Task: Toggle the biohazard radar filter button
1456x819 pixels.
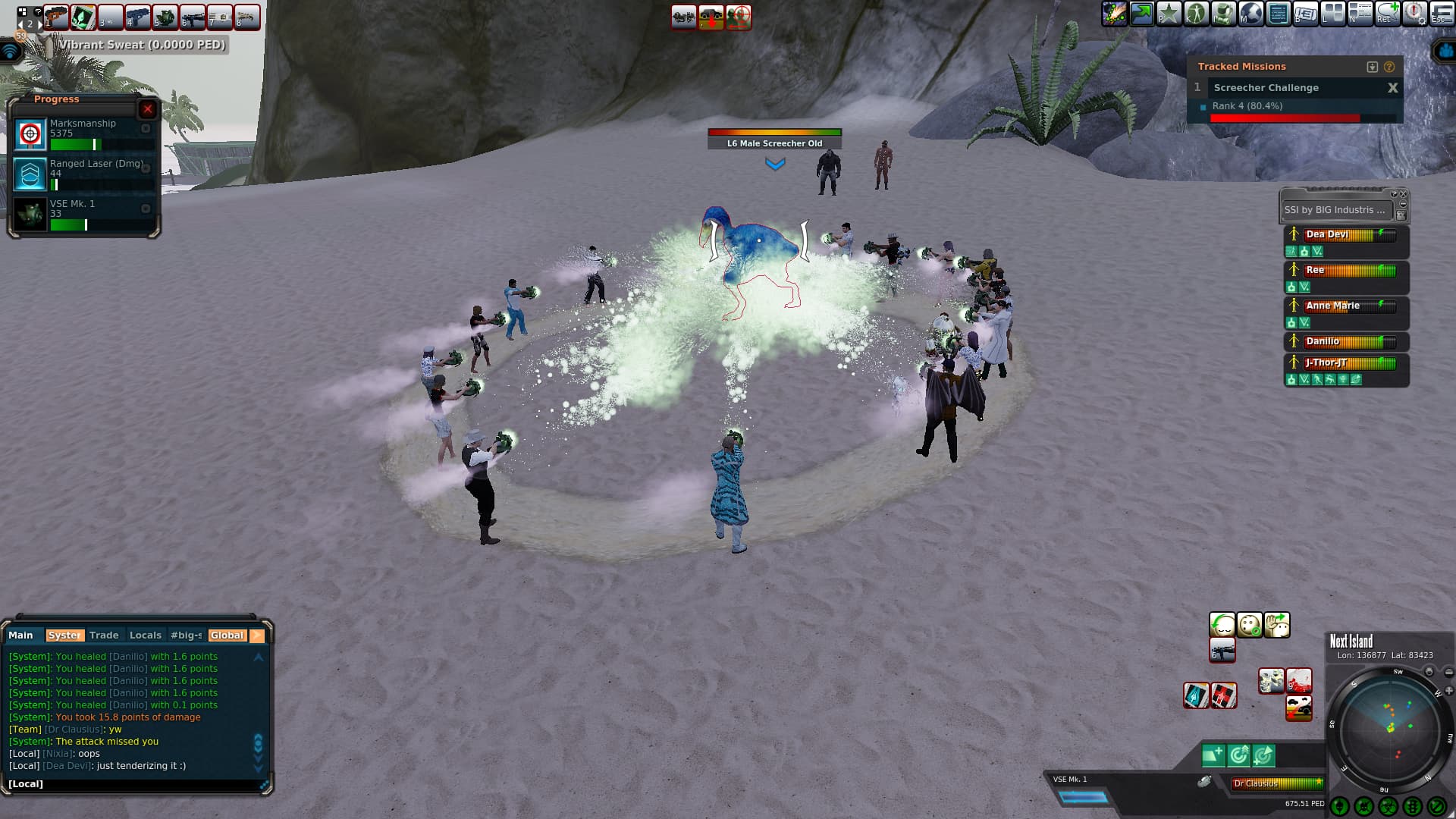Action: [1388, 806]
